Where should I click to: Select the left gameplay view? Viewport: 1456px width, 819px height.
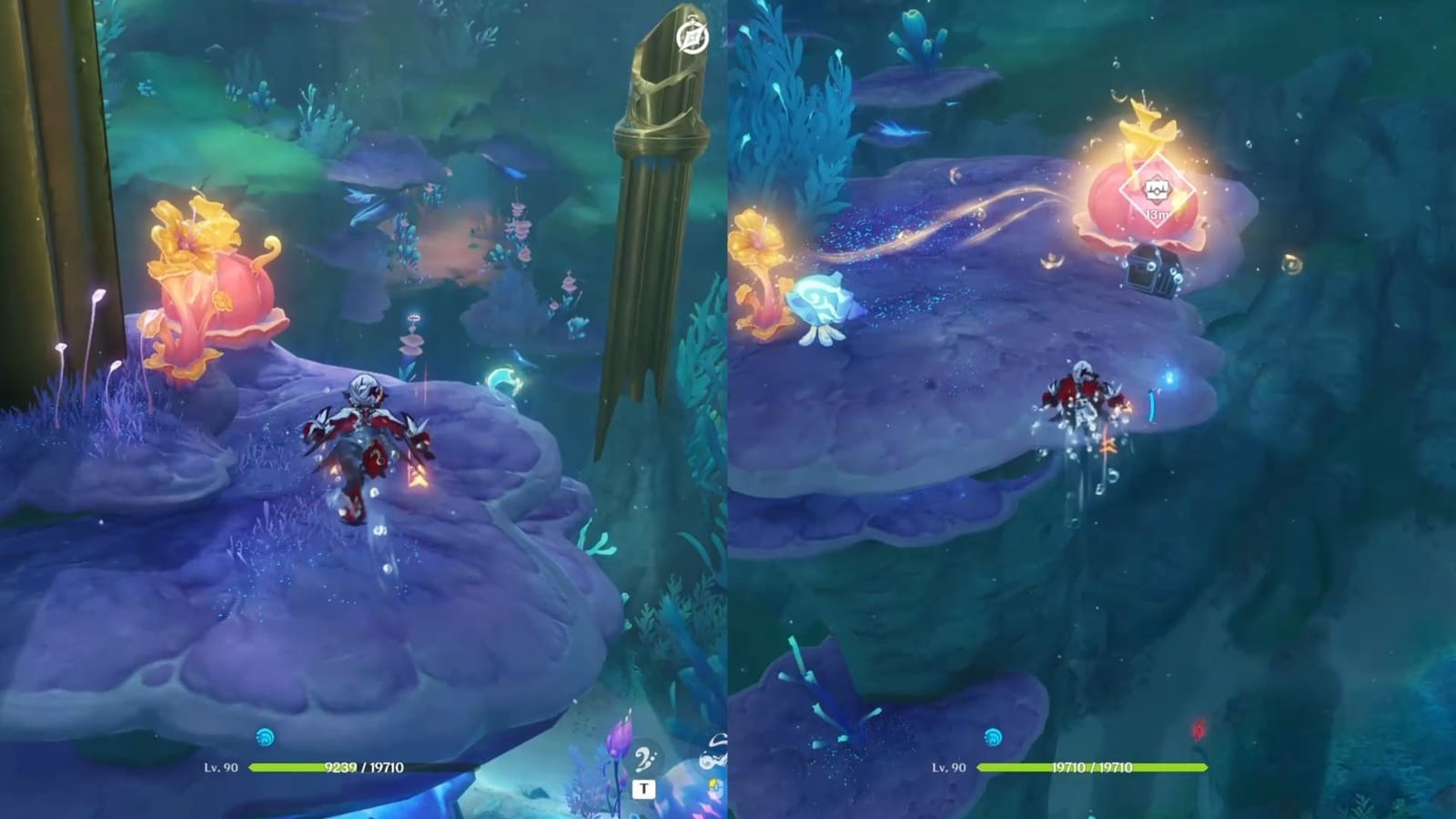(364, 409)
